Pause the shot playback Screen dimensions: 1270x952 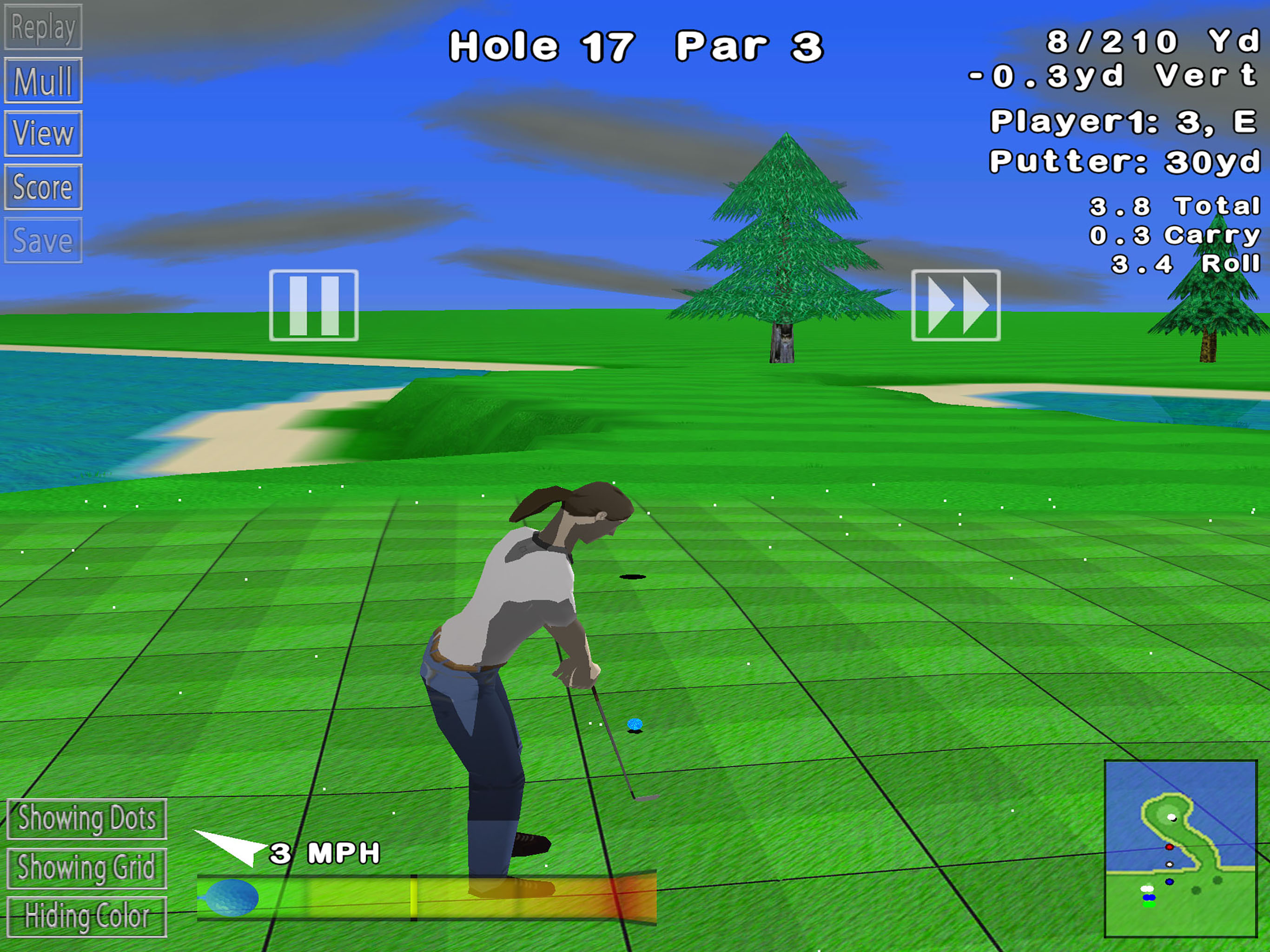click(x=313, y=305)
